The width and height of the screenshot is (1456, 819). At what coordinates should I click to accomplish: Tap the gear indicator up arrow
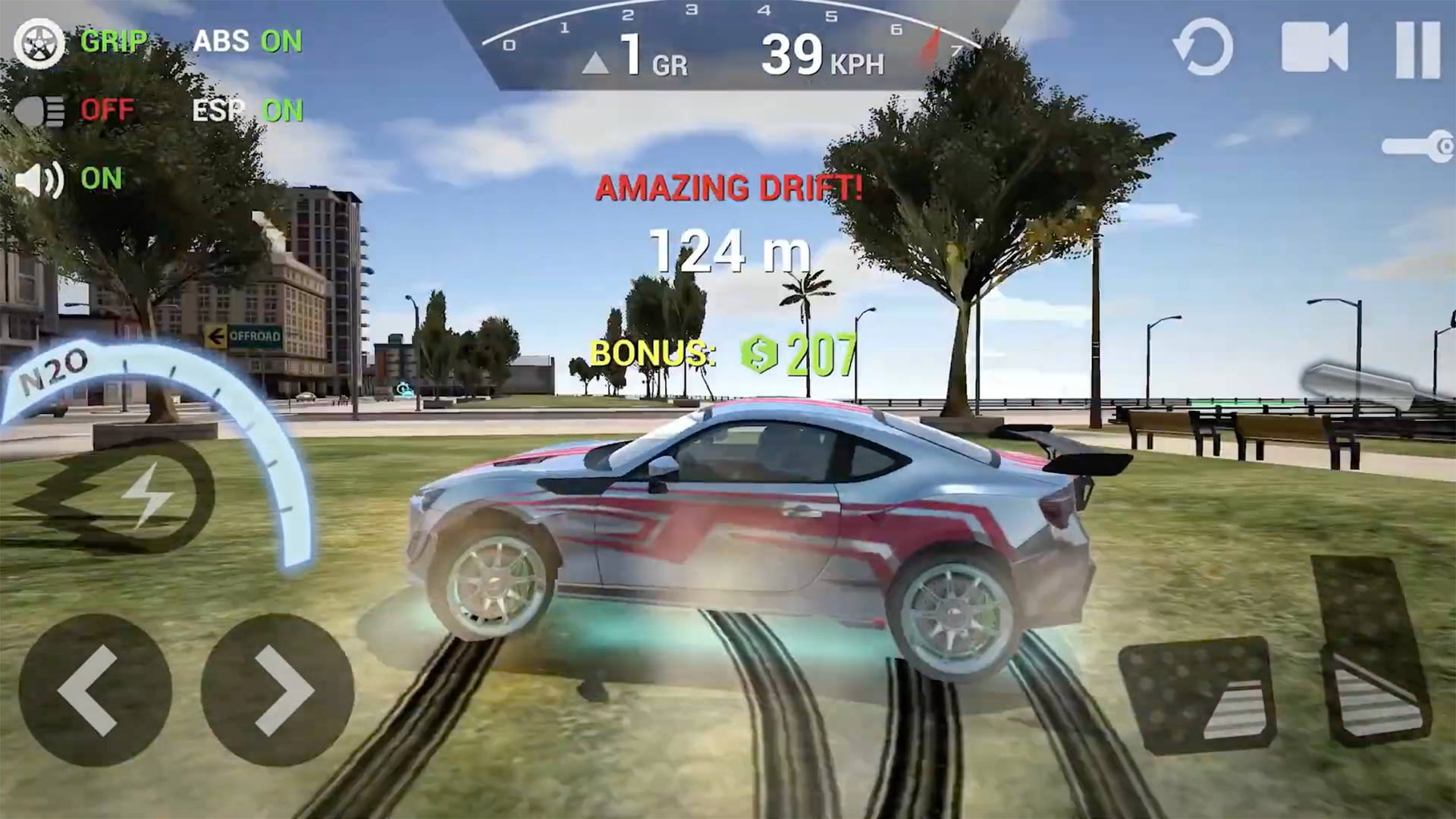pos(597,62)
